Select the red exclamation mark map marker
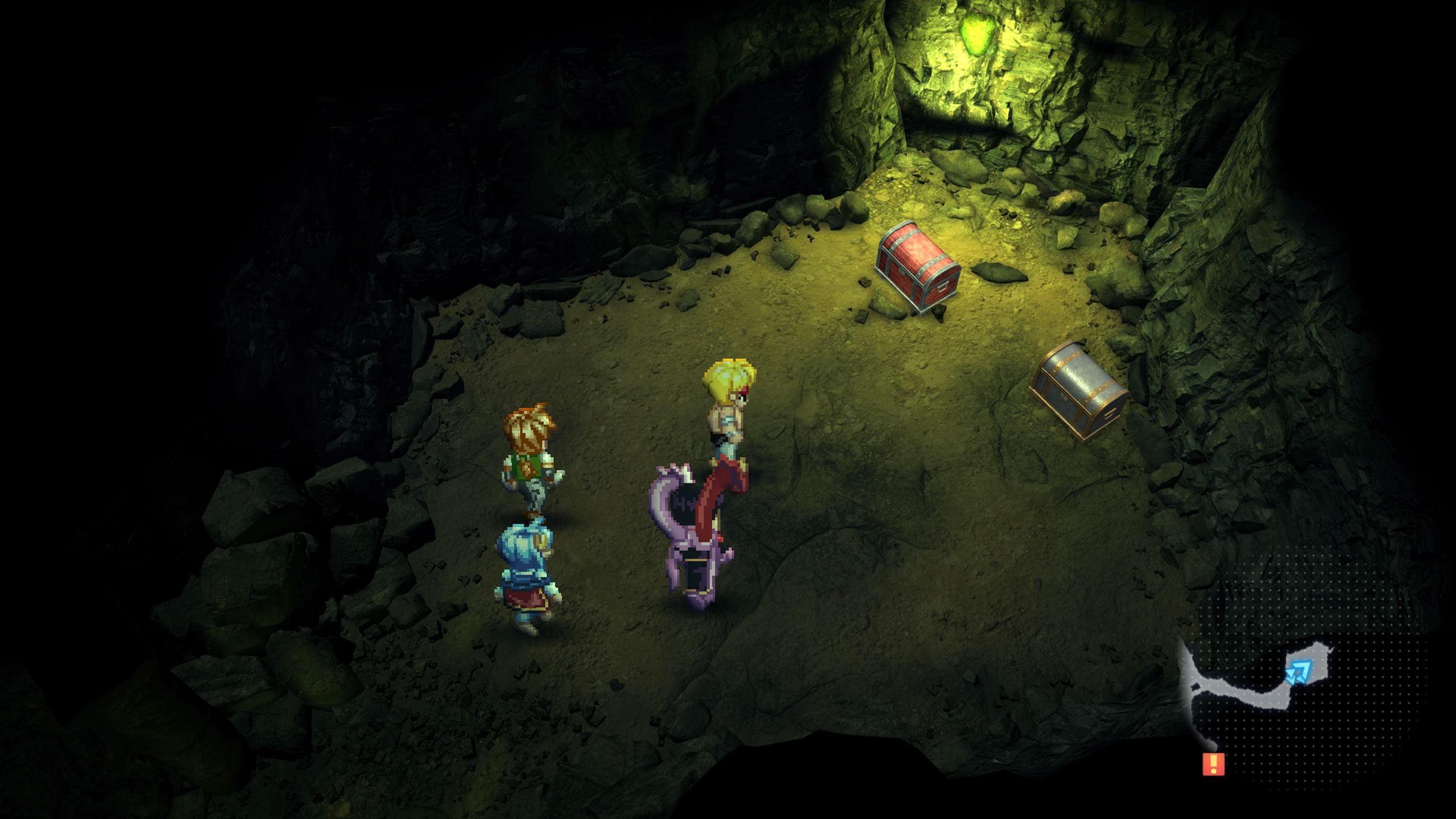The image size is (1456, 819). [x=1213, y=763]
